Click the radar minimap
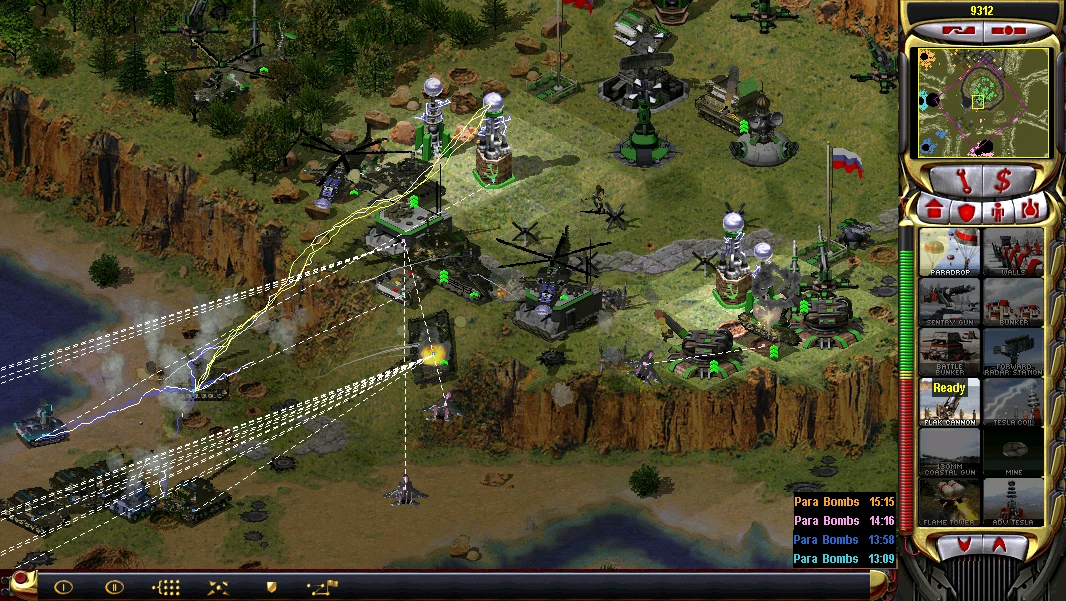Screen dimensions: 1066x601 click(x=976, y=102)
